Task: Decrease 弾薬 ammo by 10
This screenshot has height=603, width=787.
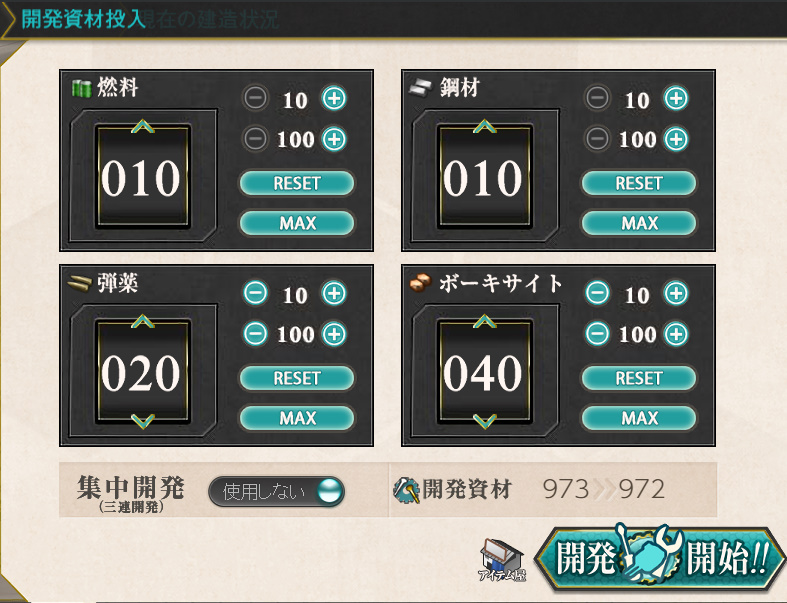Action: (256, 294)
